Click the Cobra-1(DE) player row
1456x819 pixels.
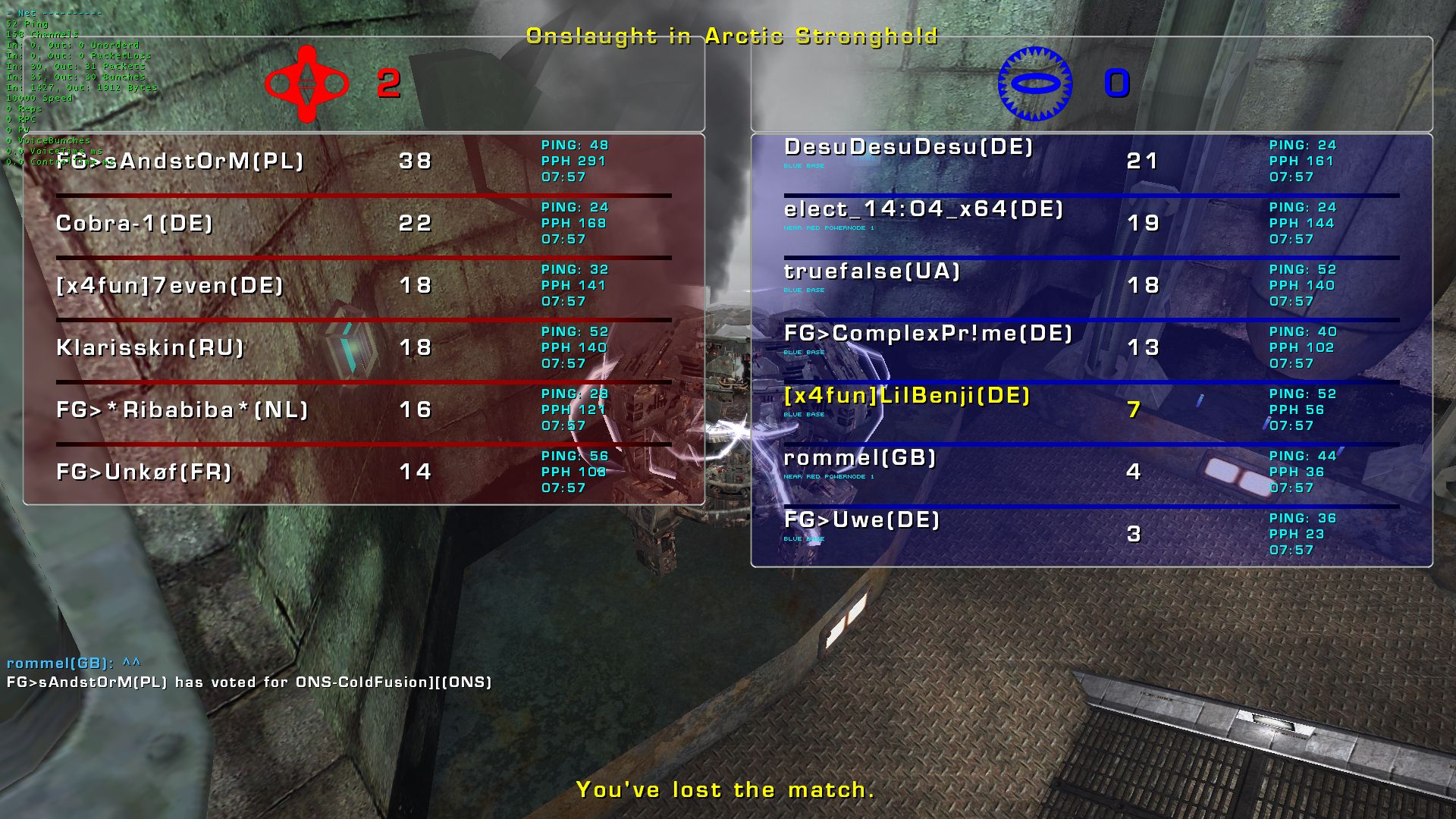[x=135, y=224]
